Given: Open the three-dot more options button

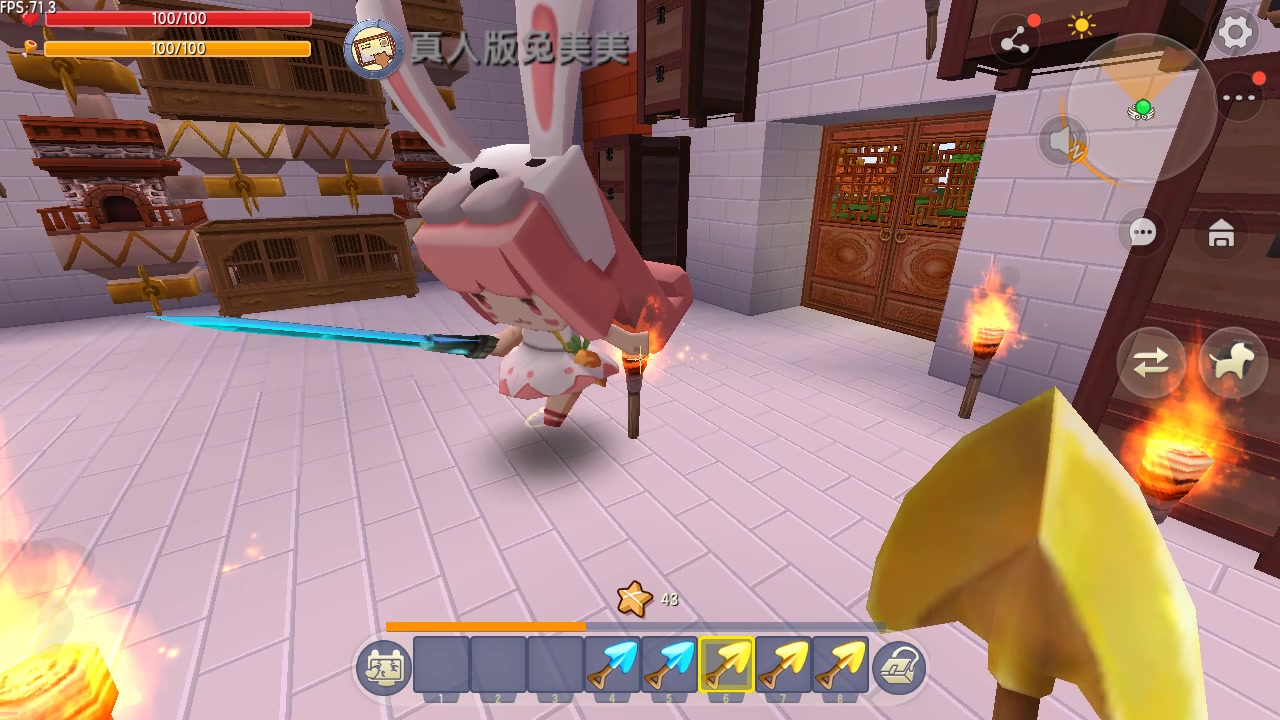Looking at the screenshot, I should 1239,98.
